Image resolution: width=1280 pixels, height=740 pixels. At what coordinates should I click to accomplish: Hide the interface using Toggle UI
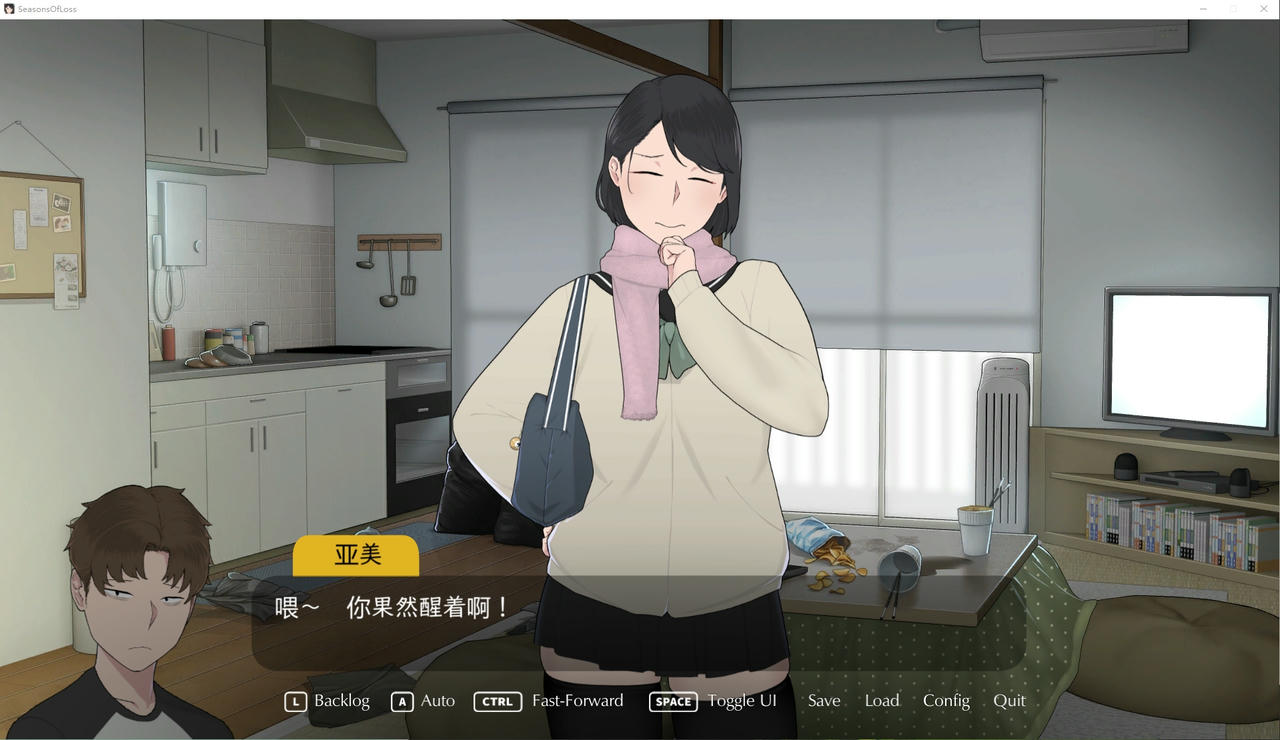point(742,701)
